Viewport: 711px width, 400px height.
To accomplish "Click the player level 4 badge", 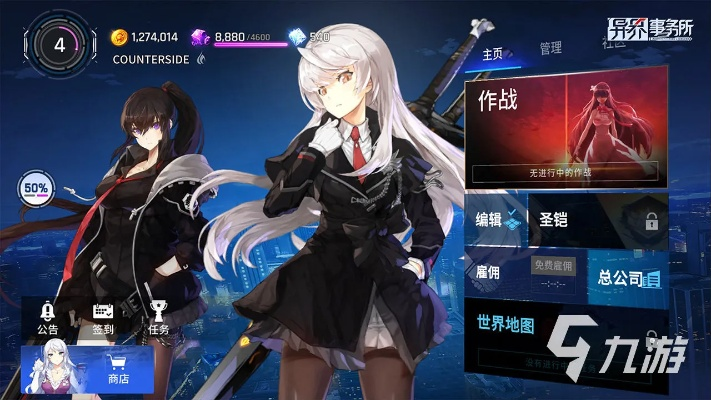I will (60, 45).
